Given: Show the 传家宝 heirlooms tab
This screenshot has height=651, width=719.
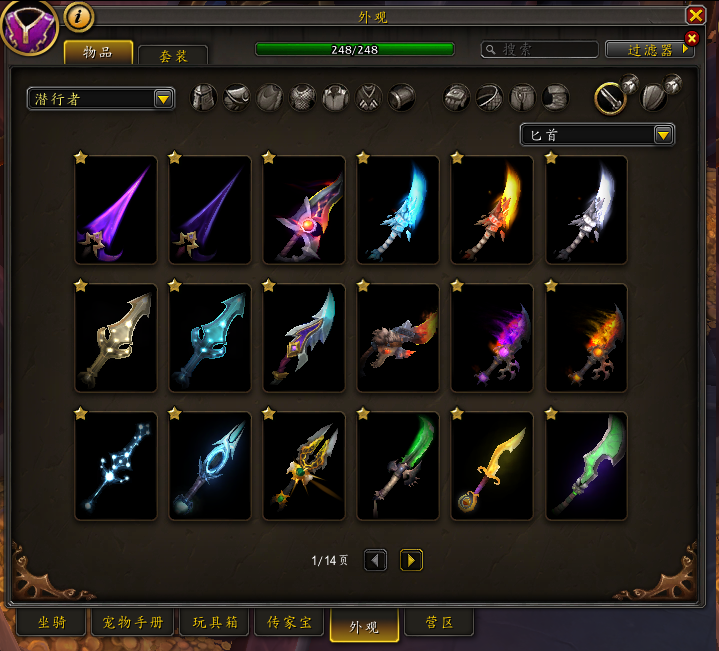Looking at the screenshot, I should pos(291,623).
